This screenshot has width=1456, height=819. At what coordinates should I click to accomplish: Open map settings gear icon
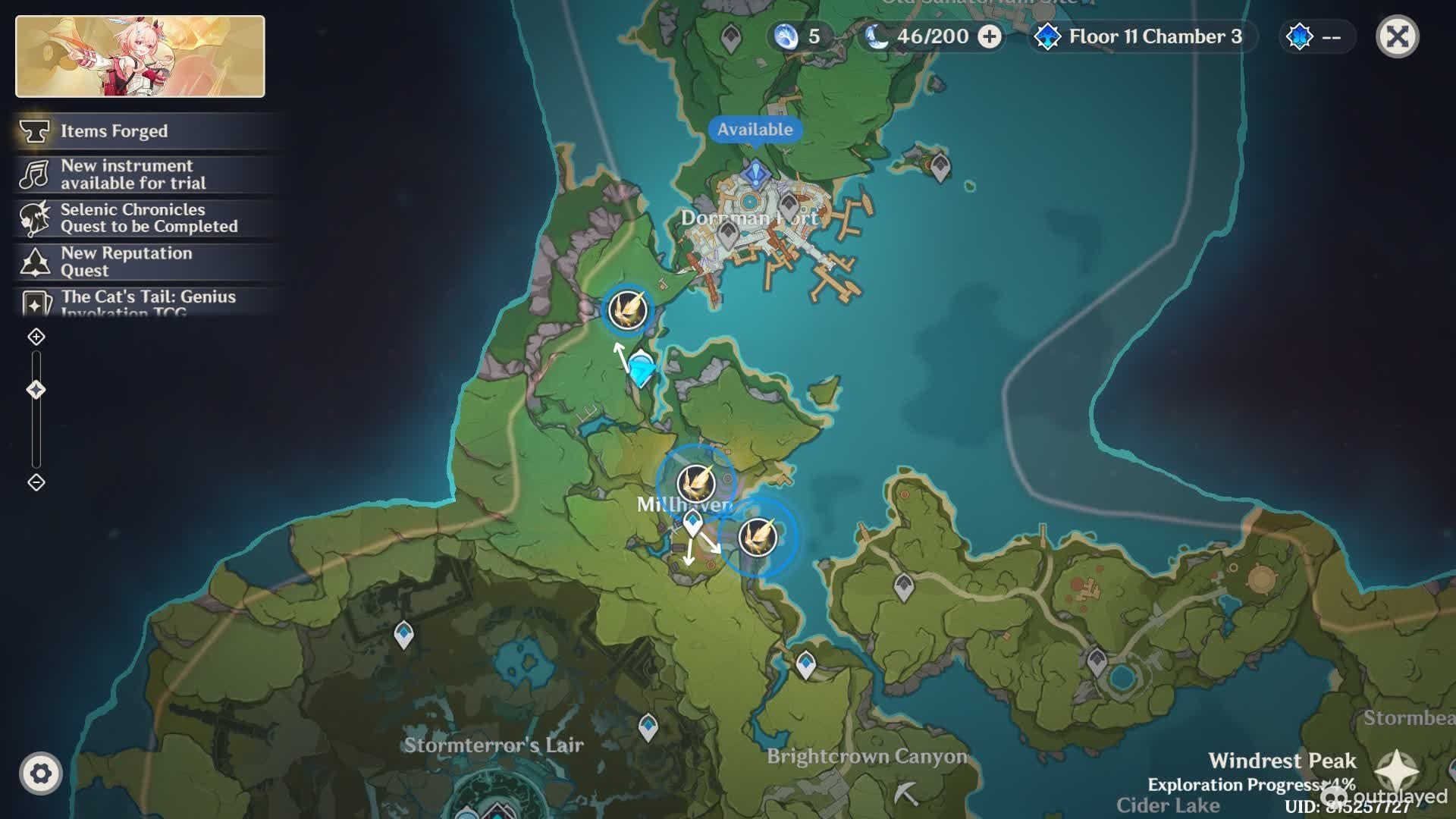point(41,773)
